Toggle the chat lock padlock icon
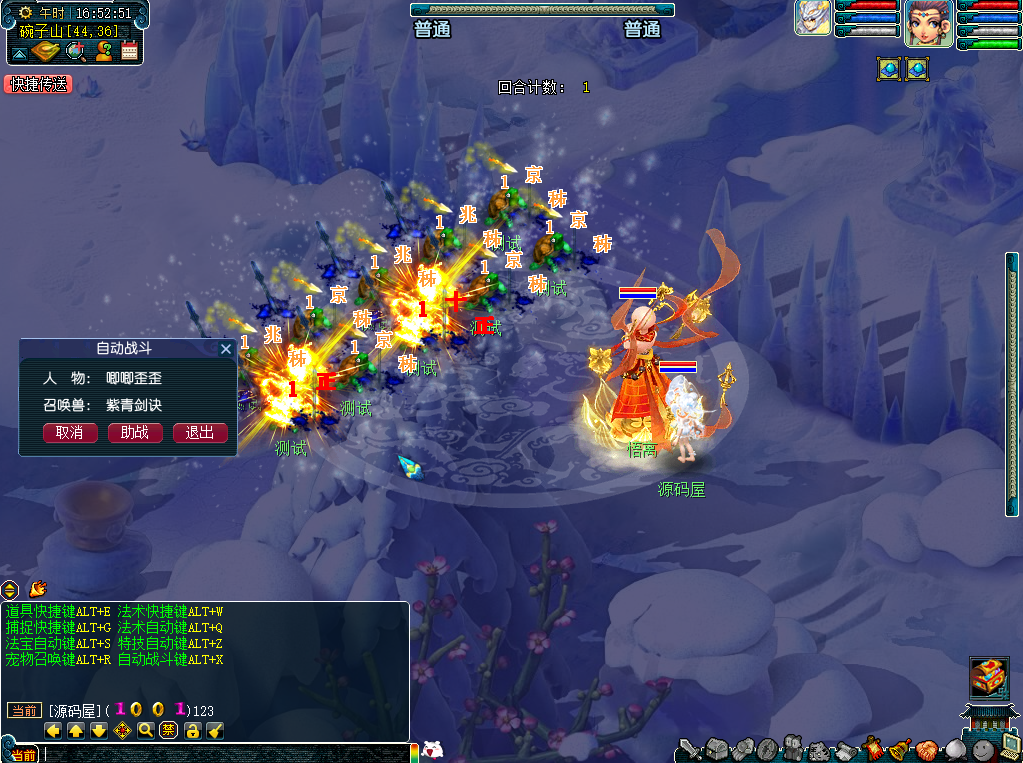 tap(192, 731)
